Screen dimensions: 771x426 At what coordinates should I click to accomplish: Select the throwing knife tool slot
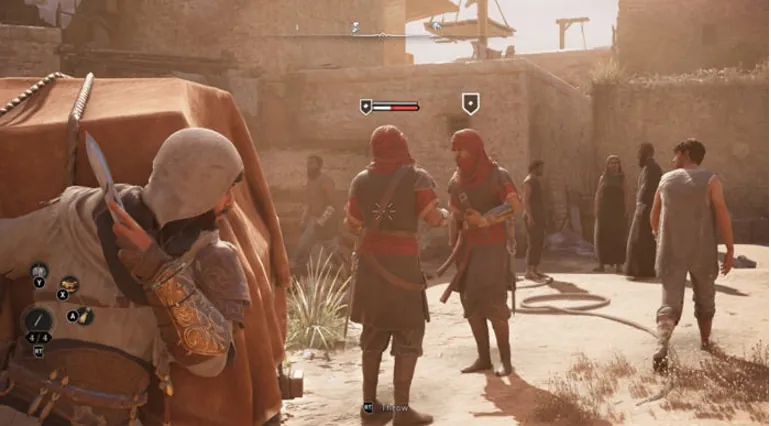(x=38, y=321)
